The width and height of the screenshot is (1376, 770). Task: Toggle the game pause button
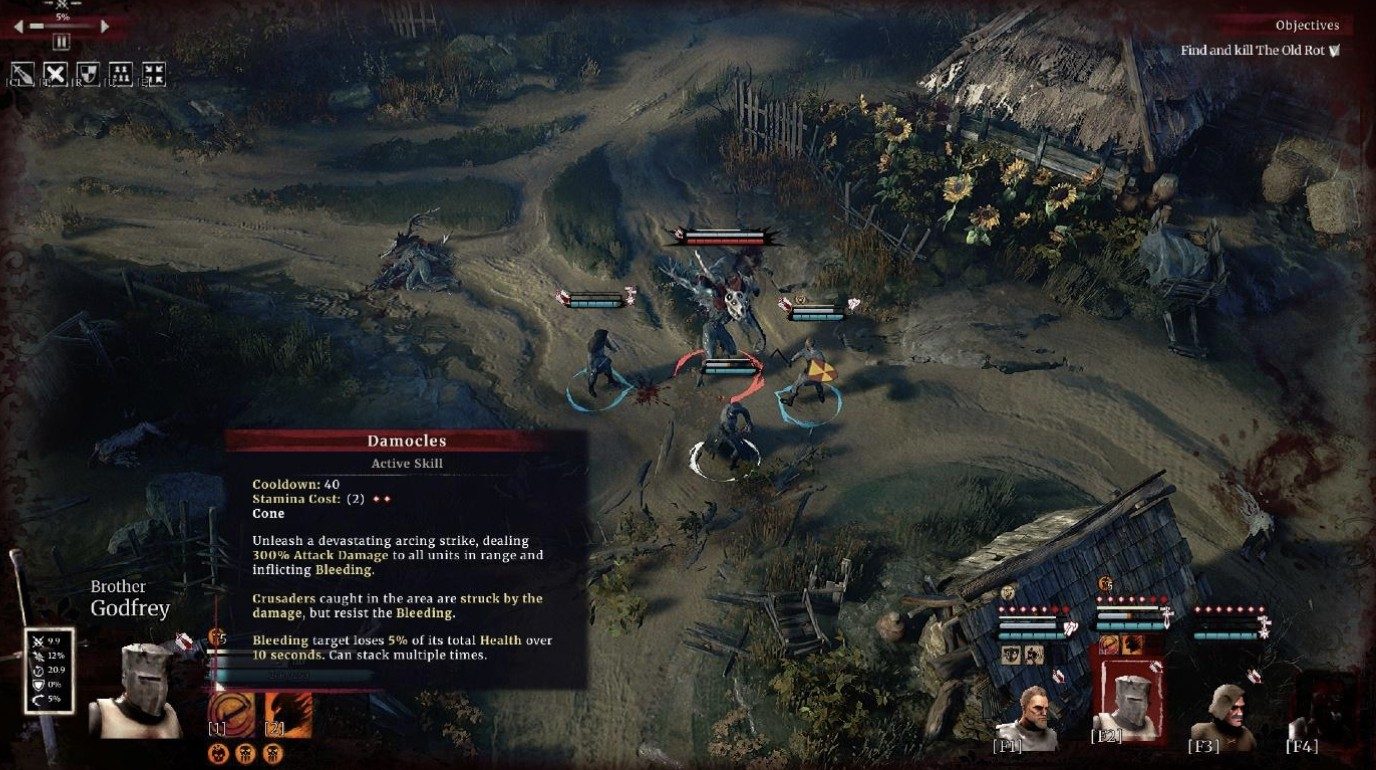pos(61,41)
